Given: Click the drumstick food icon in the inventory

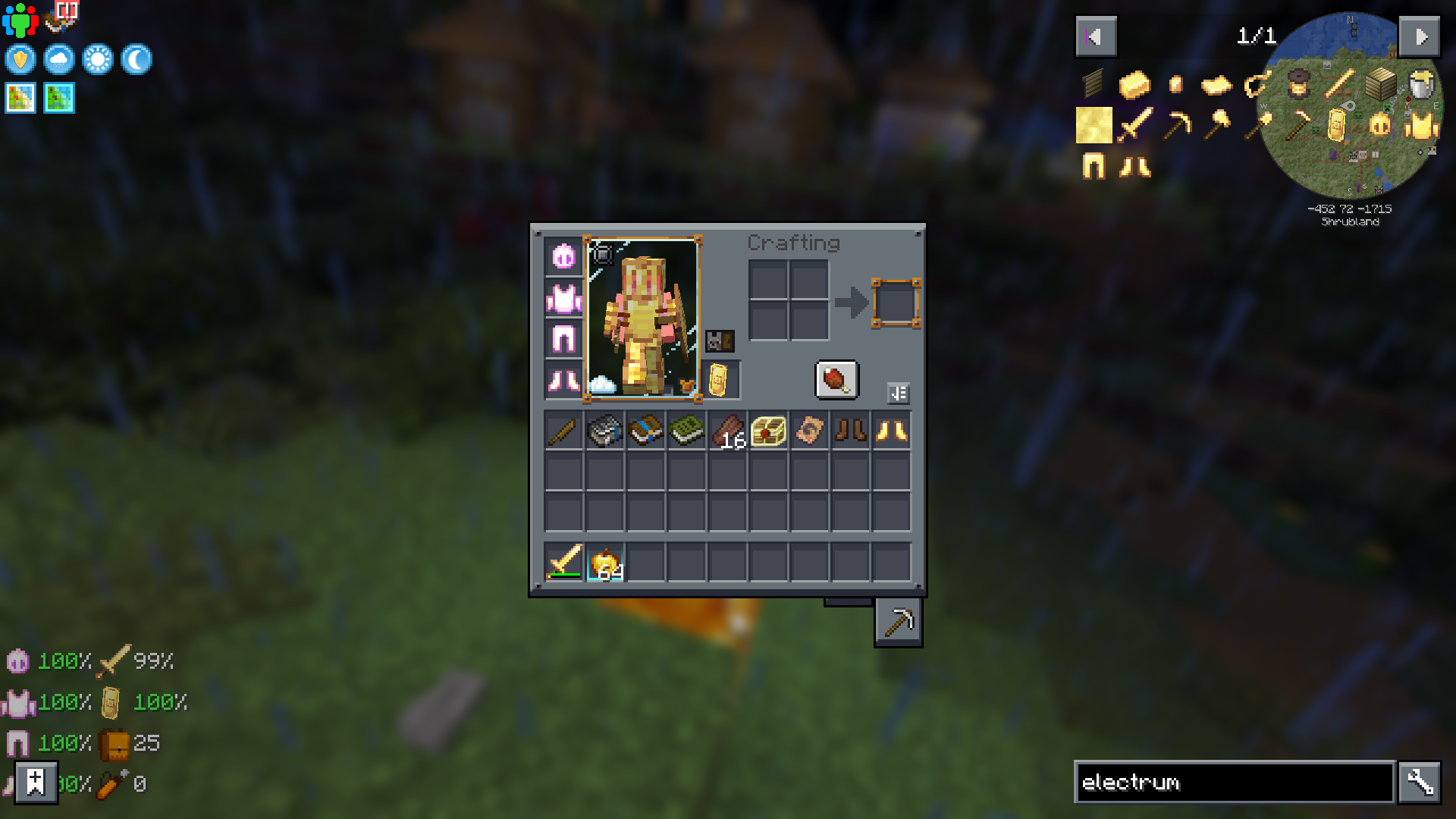Looking at the screenshot, I should click(837, 381).
